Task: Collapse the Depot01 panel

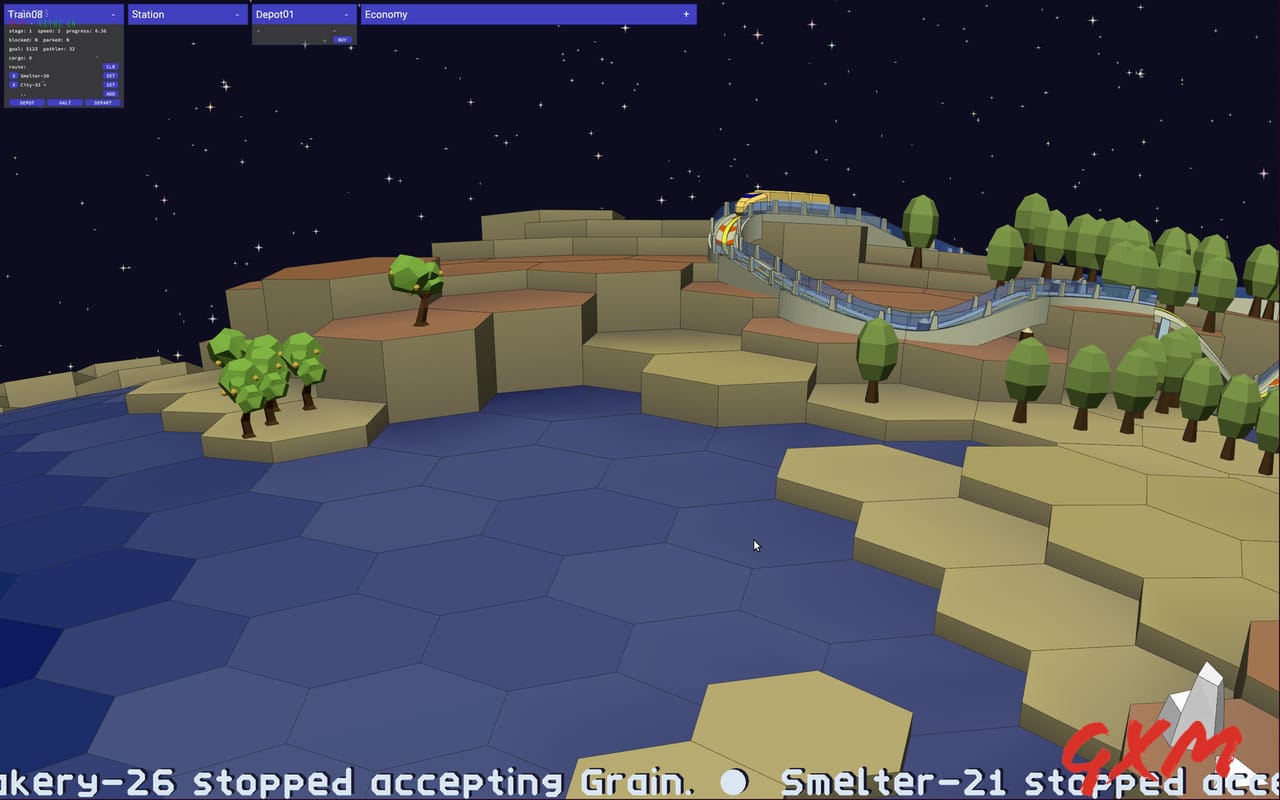Action: 346,14
